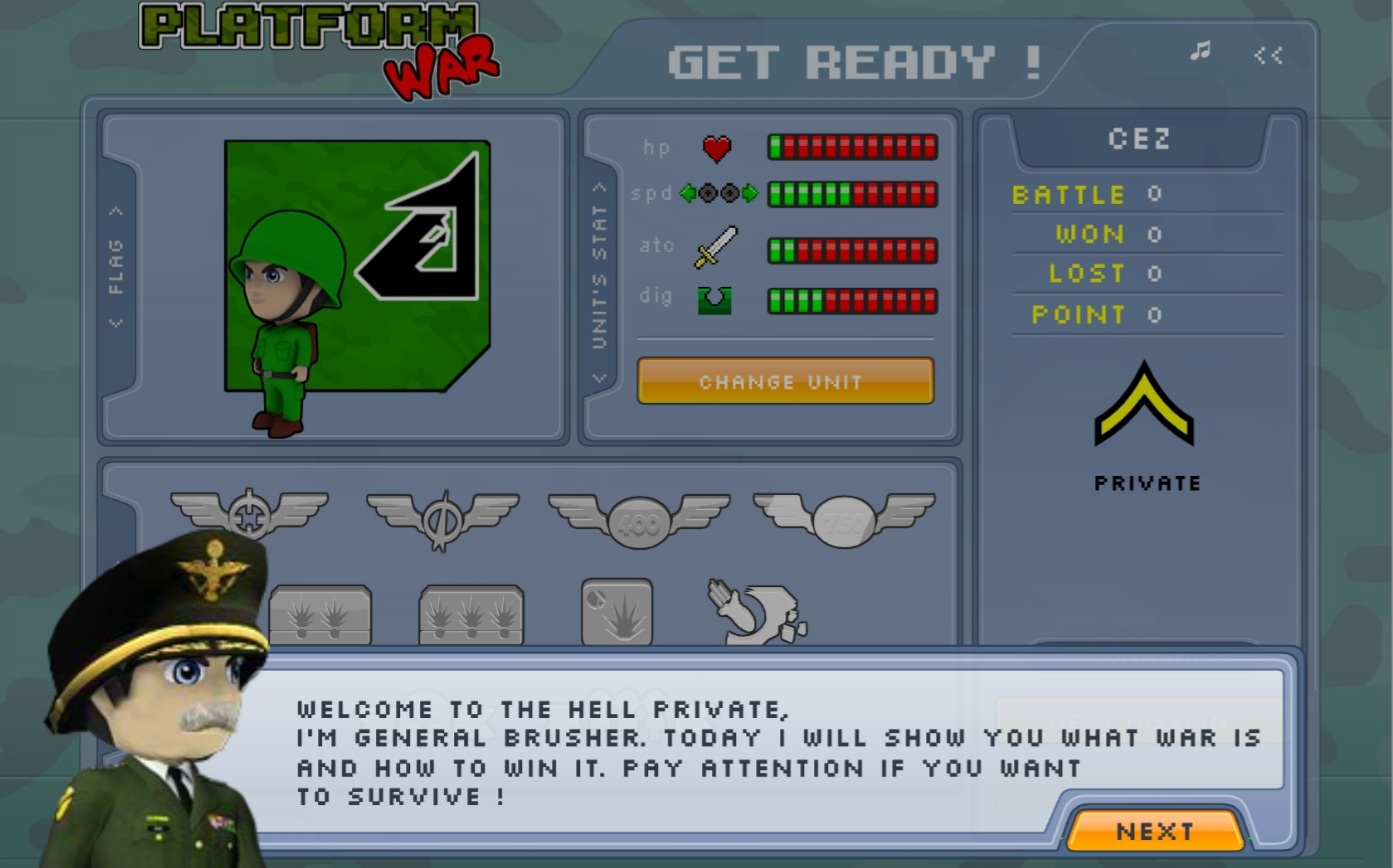Image resolution: width=1393 pixels, height=868 pixels.
Task: Select the 400 kills wings medal
Action: 638,515
